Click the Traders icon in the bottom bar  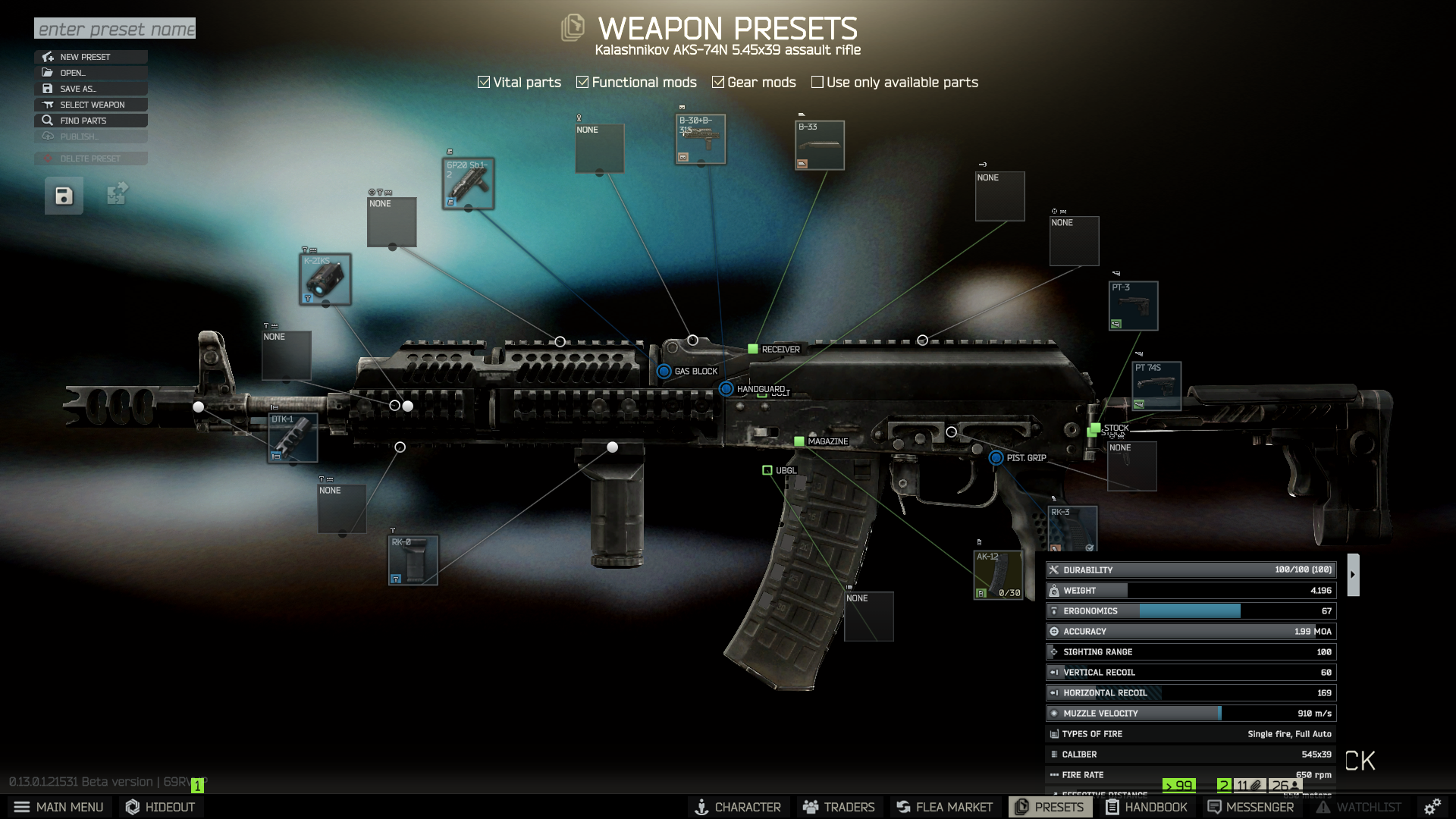tap(811, 807)
